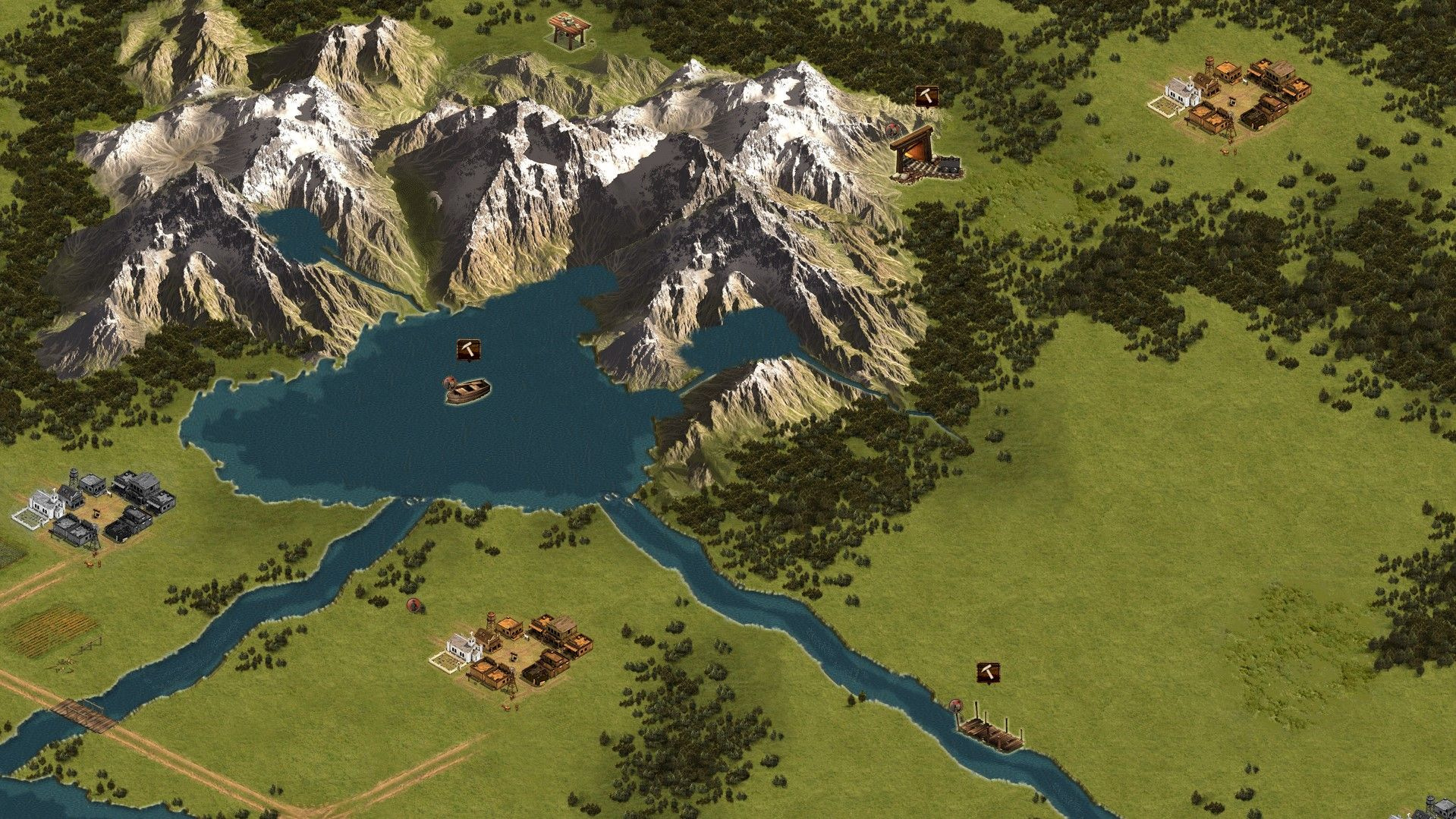Open the hammer icon above the river dock
This screenshot has width=1456, height=819.
coord(988,672)
